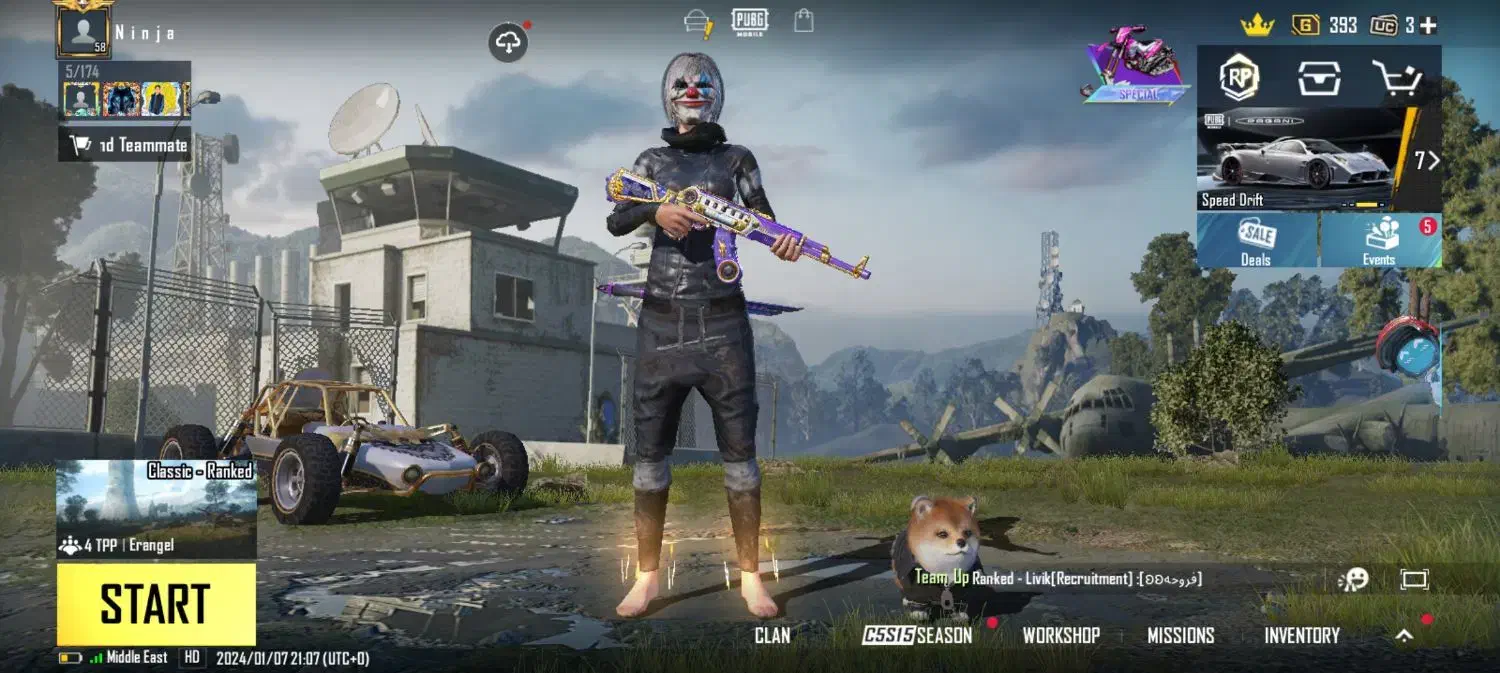Open the Royale Pass RP icon
Viewport: 1500px width, 673px height.
[x=1239, y=77]
